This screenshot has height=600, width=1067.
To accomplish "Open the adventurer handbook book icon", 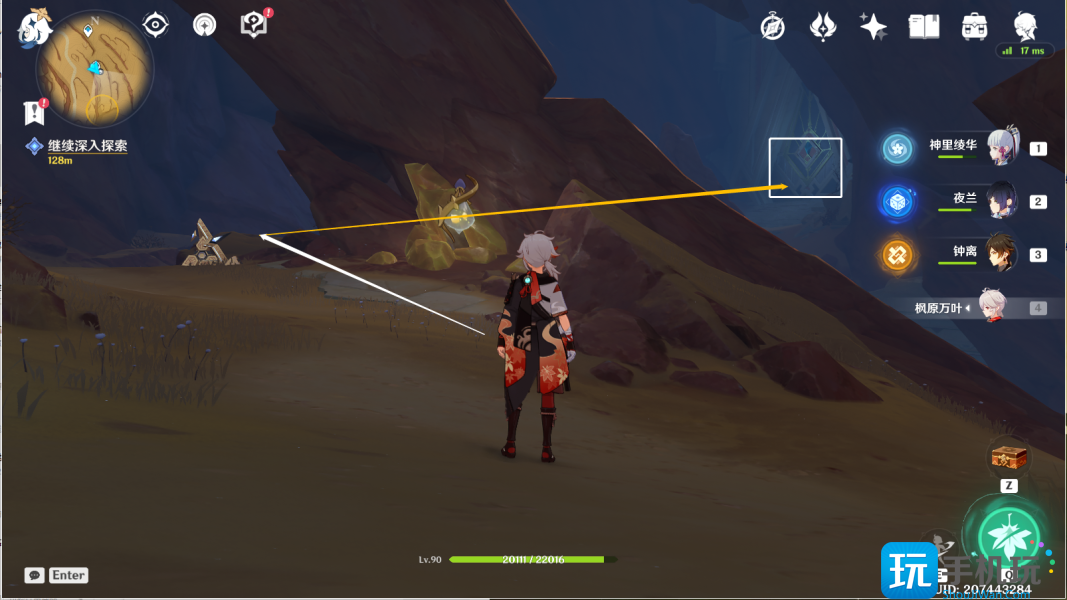I will [923, 27].
